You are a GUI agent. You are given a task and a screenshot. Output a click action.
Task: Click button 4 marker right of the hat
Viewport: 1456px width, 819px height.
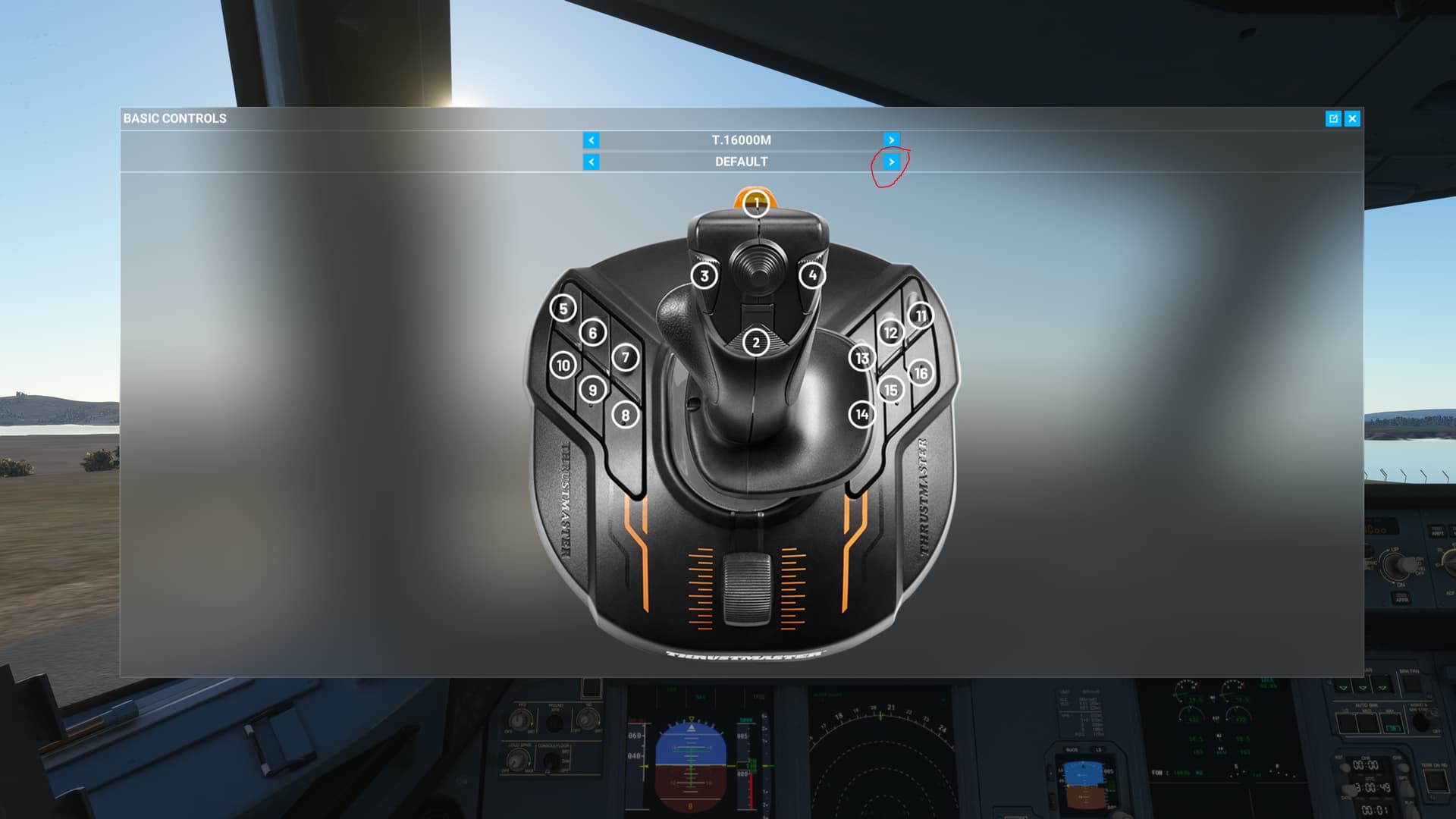click(811, 275)
